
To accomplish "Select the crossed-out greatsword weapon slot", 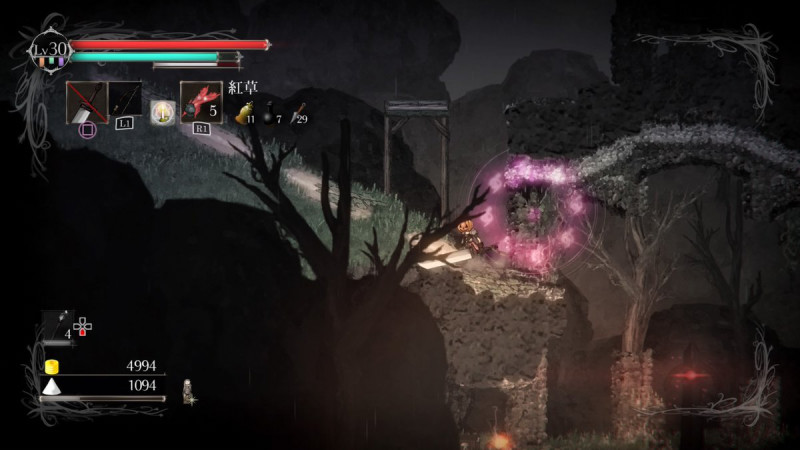I will (86, 102).
